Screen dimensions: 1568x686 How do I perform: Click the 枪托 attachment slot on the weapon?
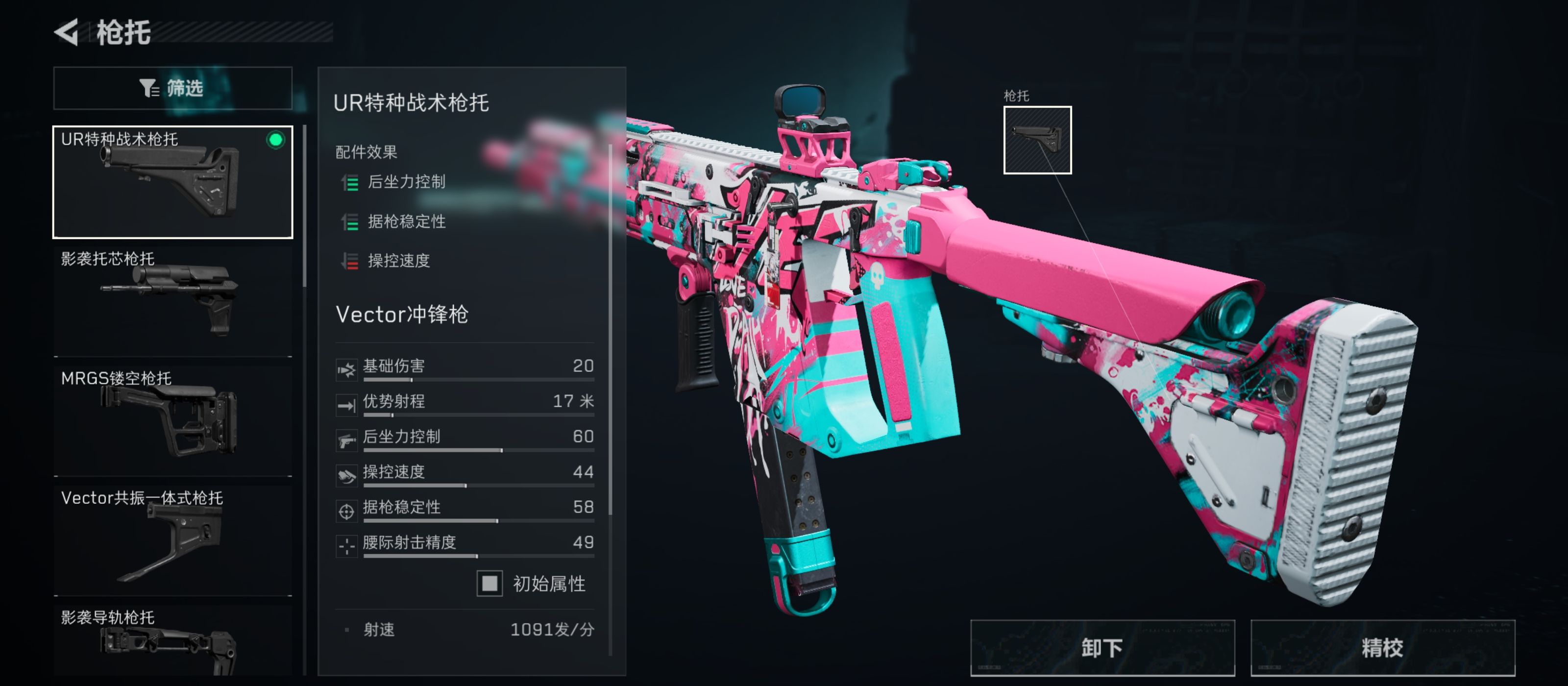point(1037,140)
